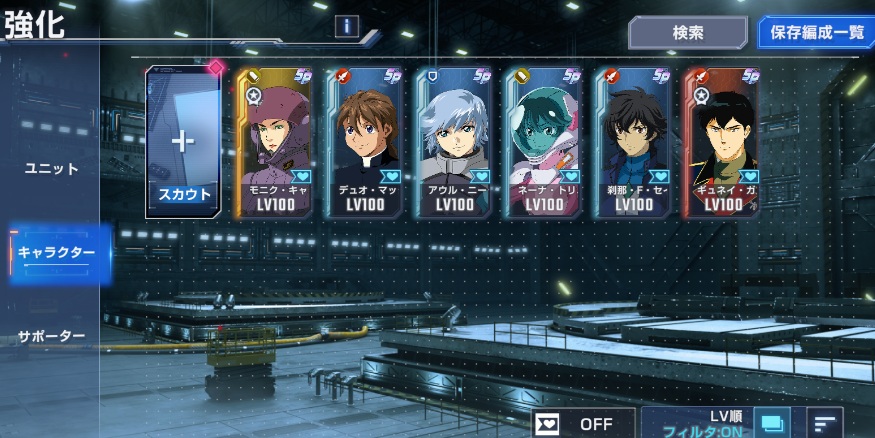This screenshot has width=875, height=438.
Task: Open the 検索 search button
Action: (x=687, y=32)
